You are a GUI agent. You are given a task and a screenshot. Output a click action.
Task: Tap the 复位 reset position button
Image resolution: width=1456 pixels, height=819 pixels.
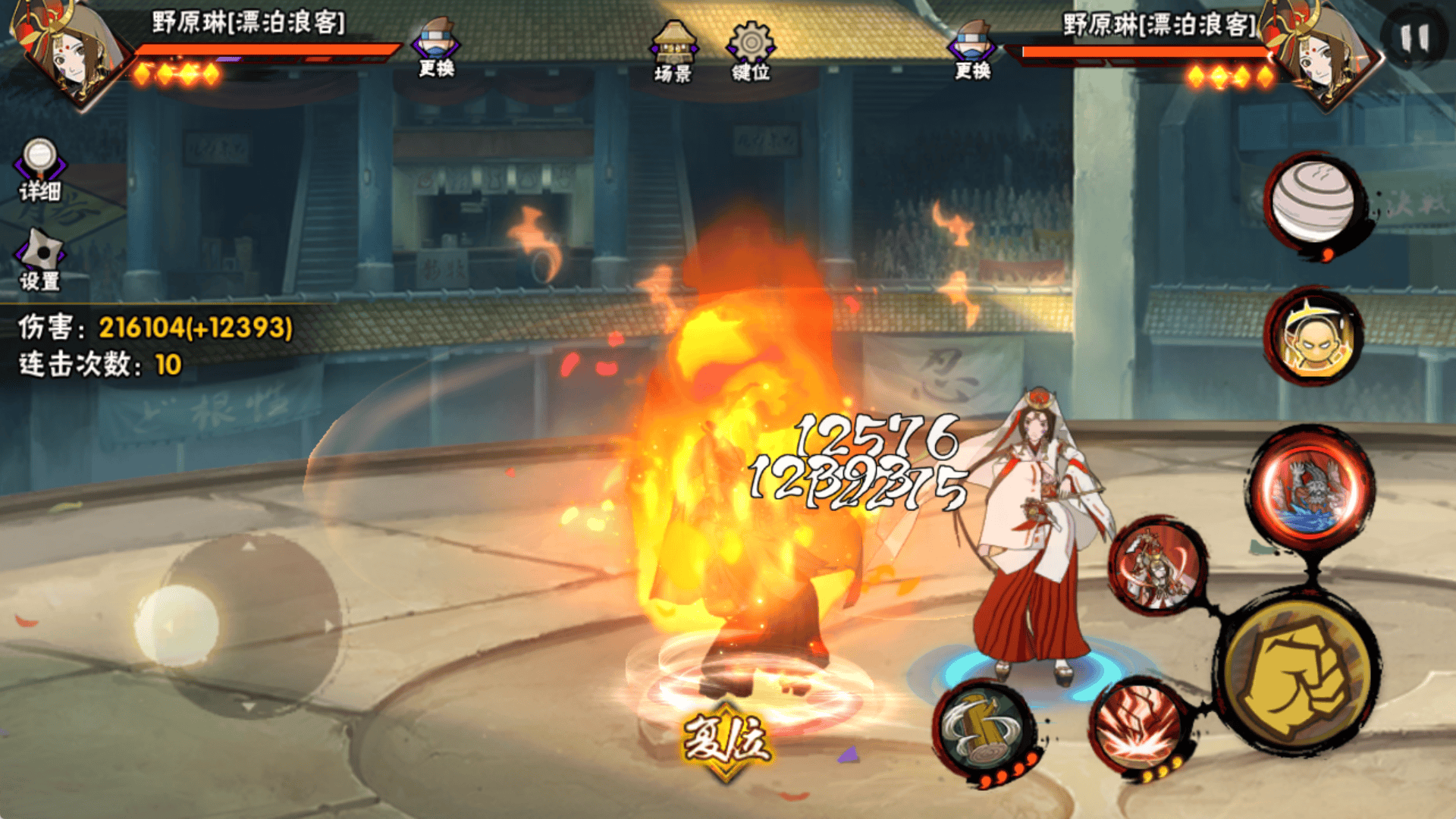click(x=726, y=741)
